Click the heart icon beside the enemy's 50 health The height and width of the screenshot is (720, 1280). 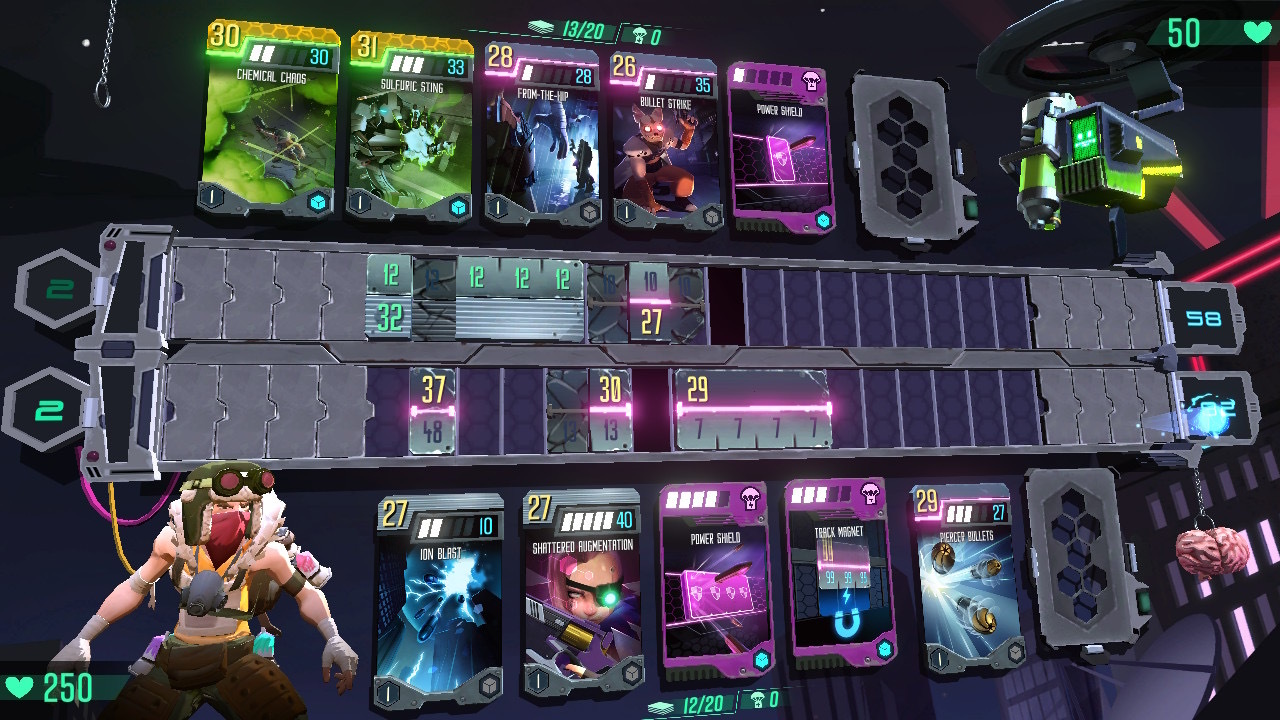tap(1256, 33)
